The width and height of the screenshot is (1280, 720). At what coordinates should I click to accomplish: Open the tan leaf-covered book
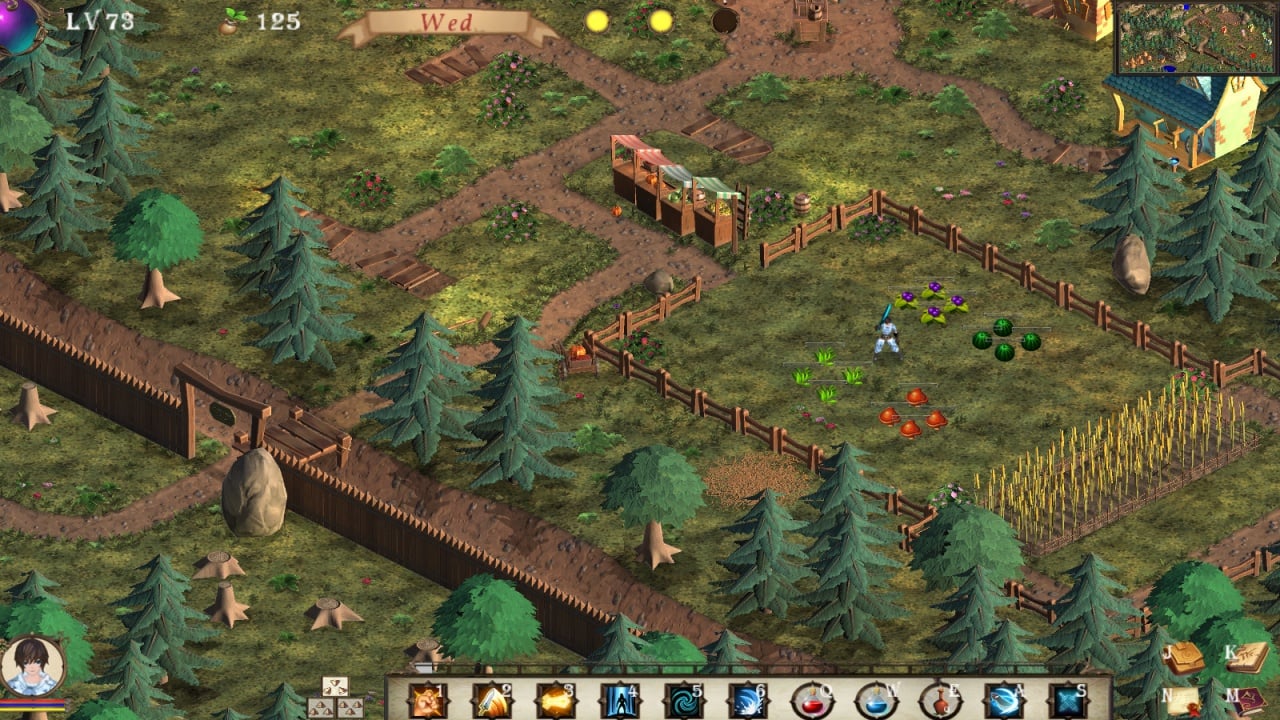tap(1248, 657)
